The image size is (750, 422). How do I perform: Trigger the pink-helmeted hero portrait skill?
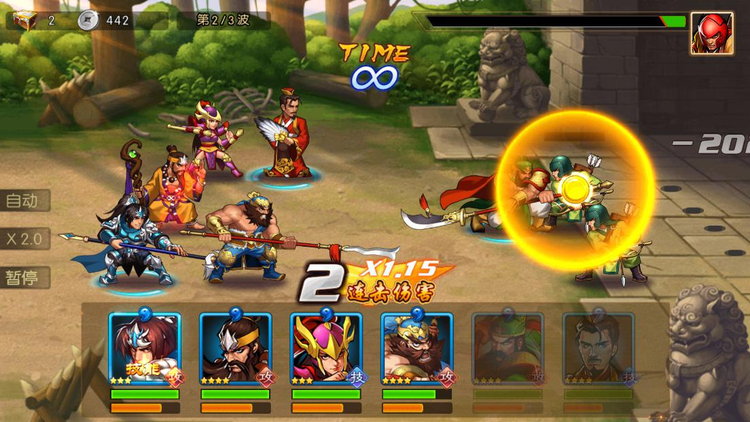pyautogui.click(x=326, y=350)
